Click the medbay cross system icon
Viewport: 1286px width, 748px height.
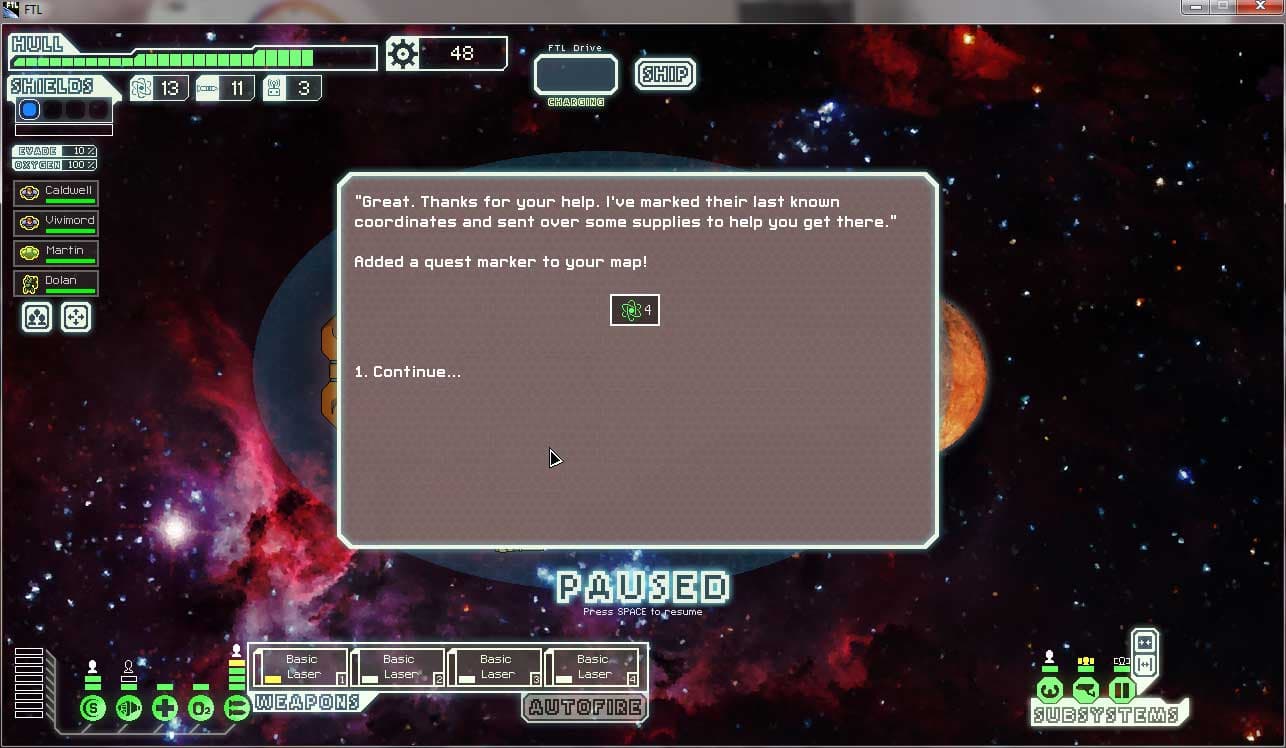(x=165, y=709)
